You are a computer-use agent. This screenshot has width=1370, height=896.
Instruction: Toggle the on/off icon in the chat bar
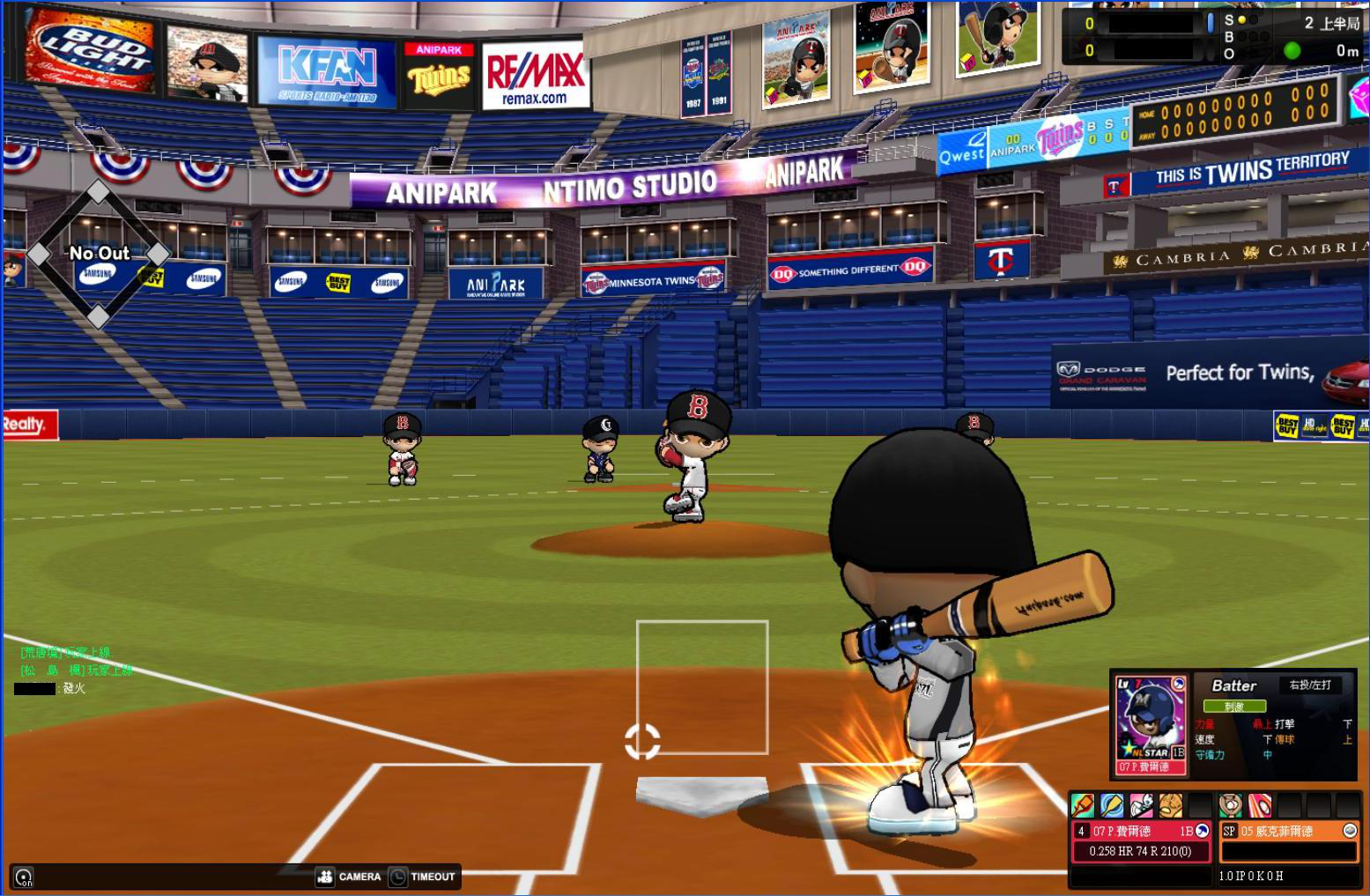click(x=24, y=877)
